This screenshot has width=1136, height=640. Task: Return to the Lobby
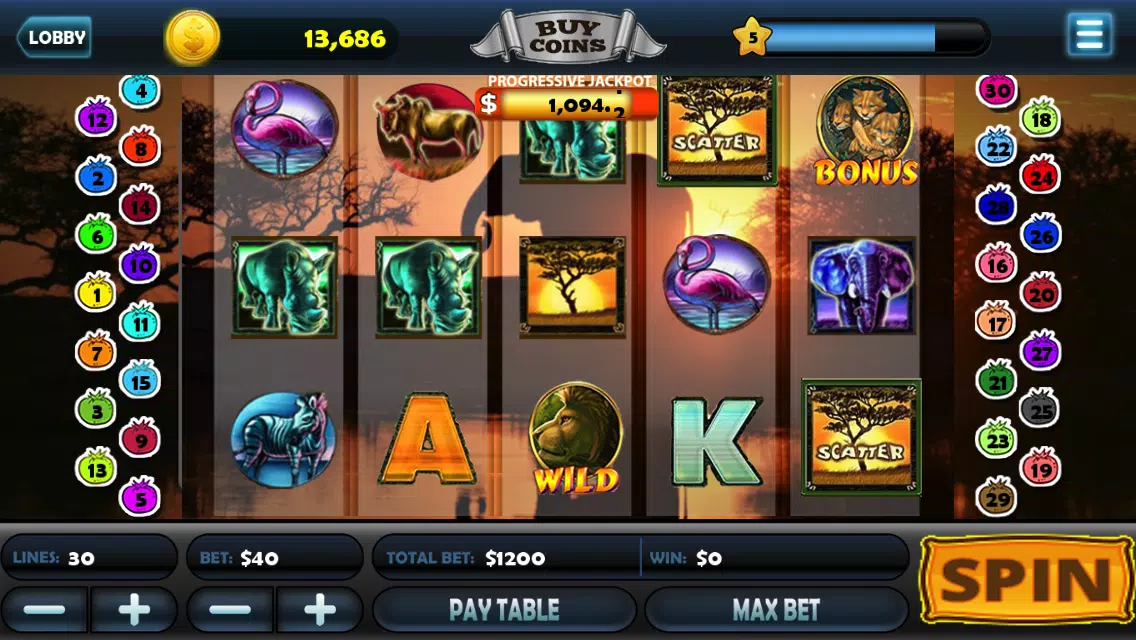[x=54, y=38]
